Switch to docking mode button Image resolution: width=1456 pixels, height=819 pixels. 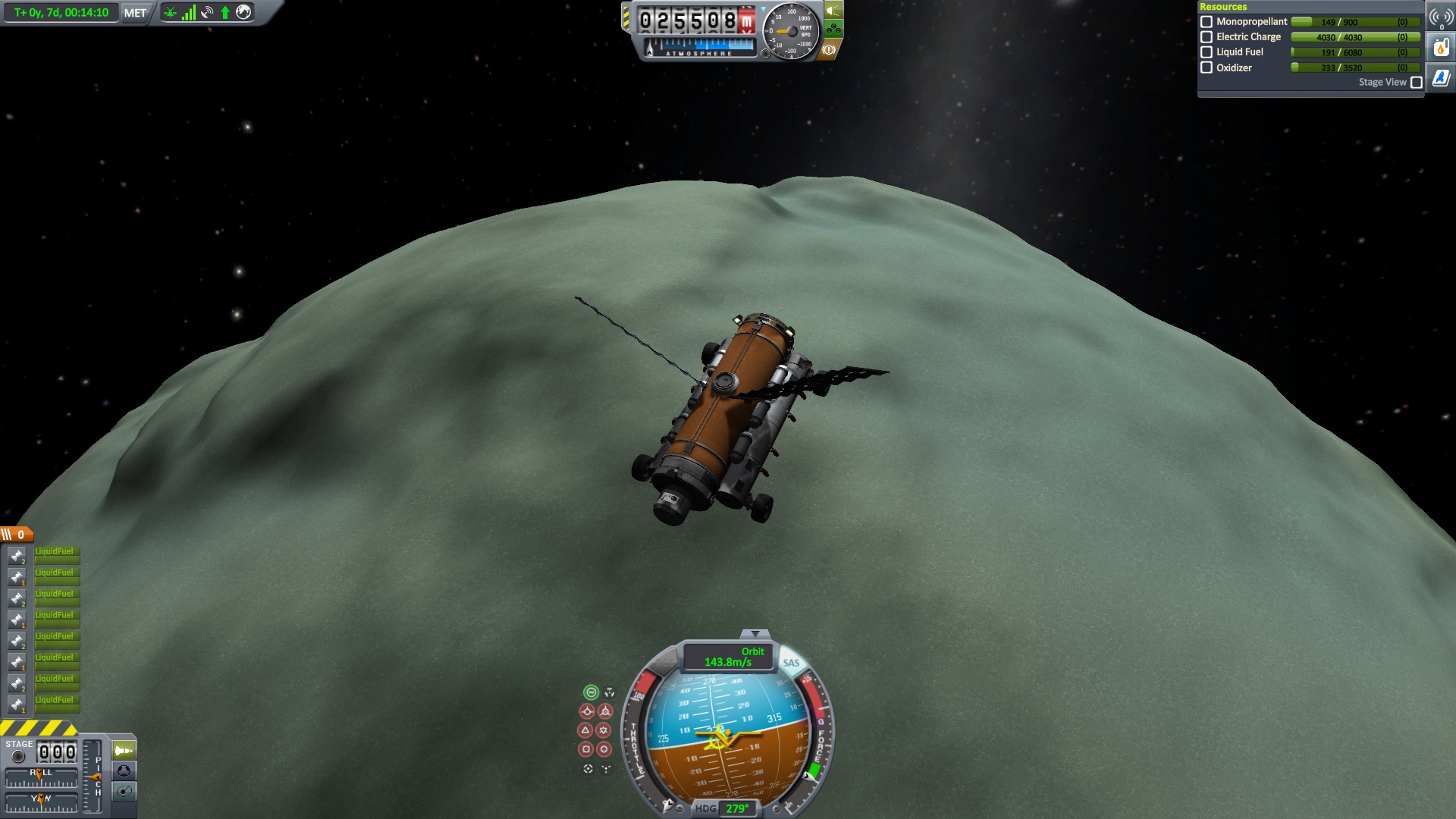point(124,771)
